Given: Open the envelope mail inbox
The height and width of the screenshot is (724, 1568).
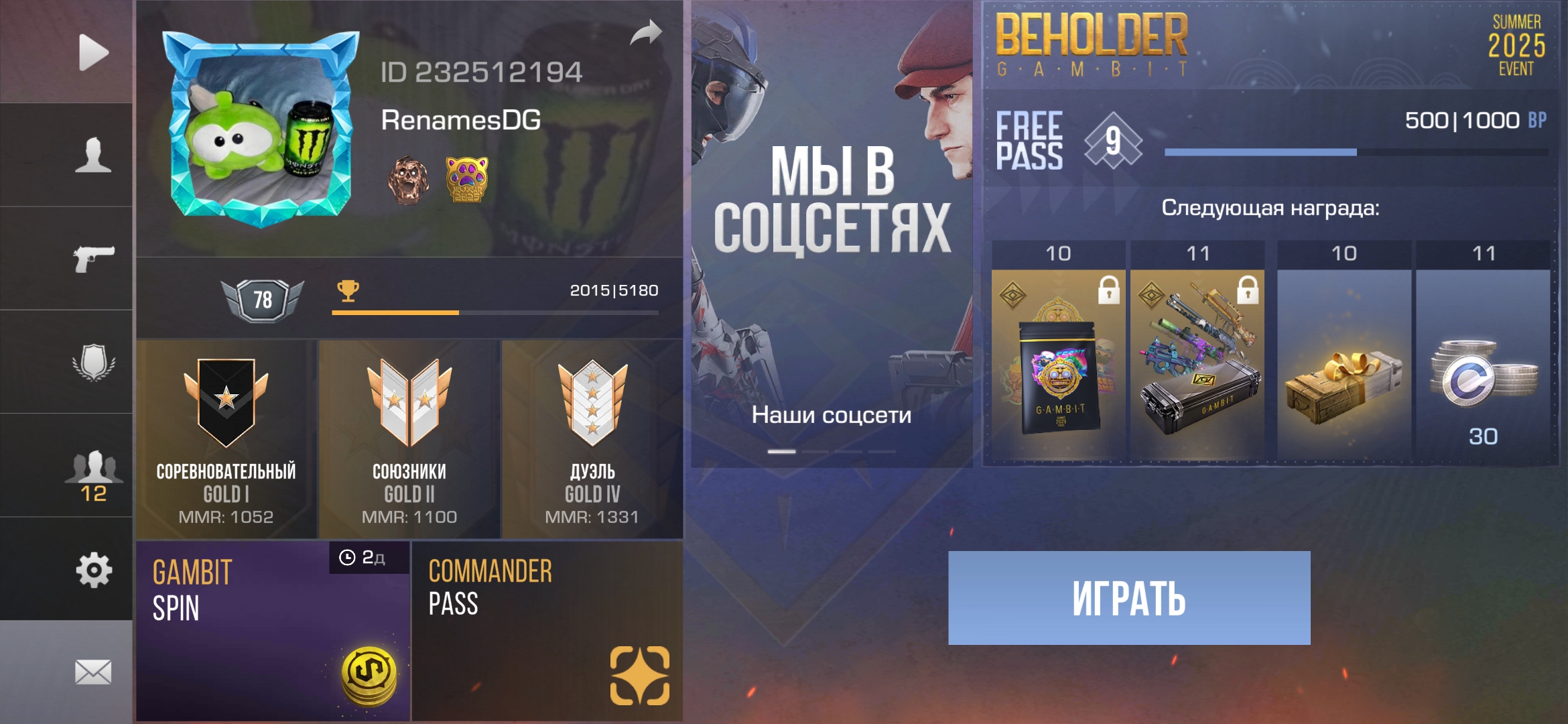Looking at the screenshot, I should [x=93, y=672].
